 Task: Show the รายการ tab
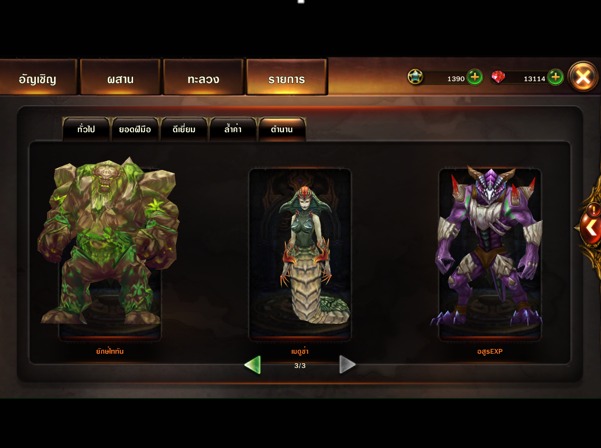[x=286, y=78]
